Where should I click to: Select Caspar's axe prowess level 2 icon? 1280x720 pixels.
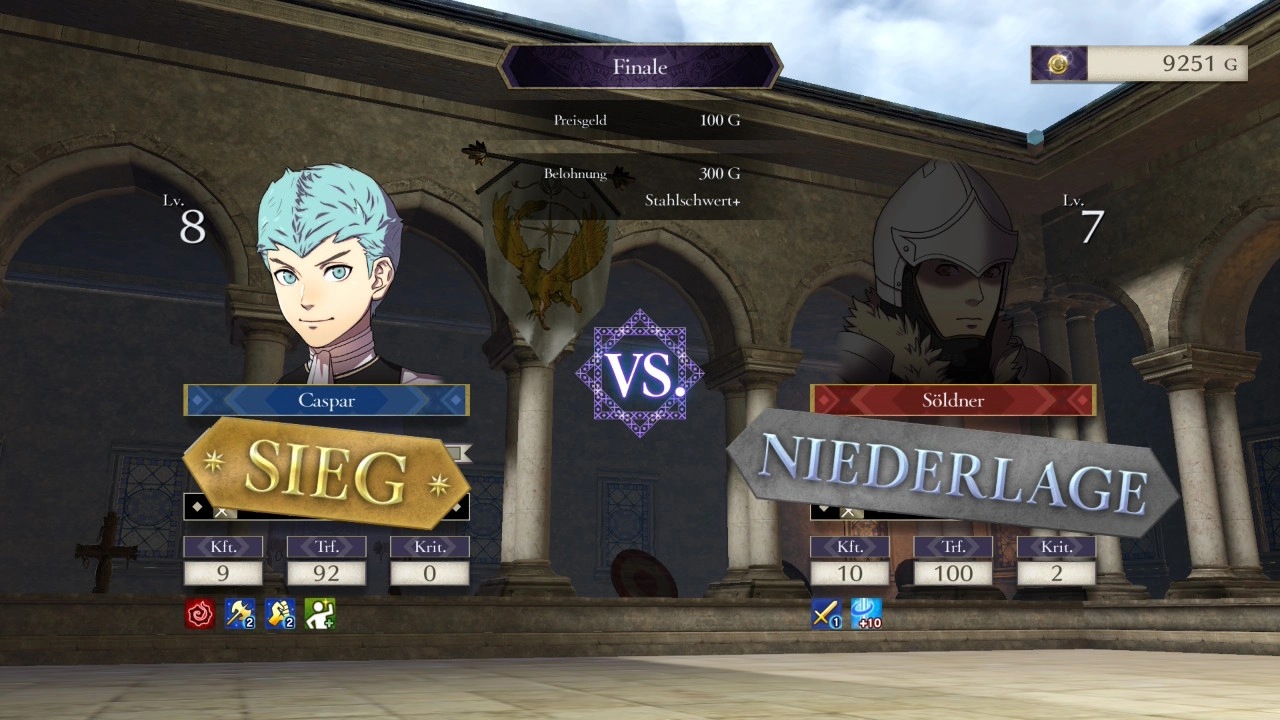click(240, 614)
